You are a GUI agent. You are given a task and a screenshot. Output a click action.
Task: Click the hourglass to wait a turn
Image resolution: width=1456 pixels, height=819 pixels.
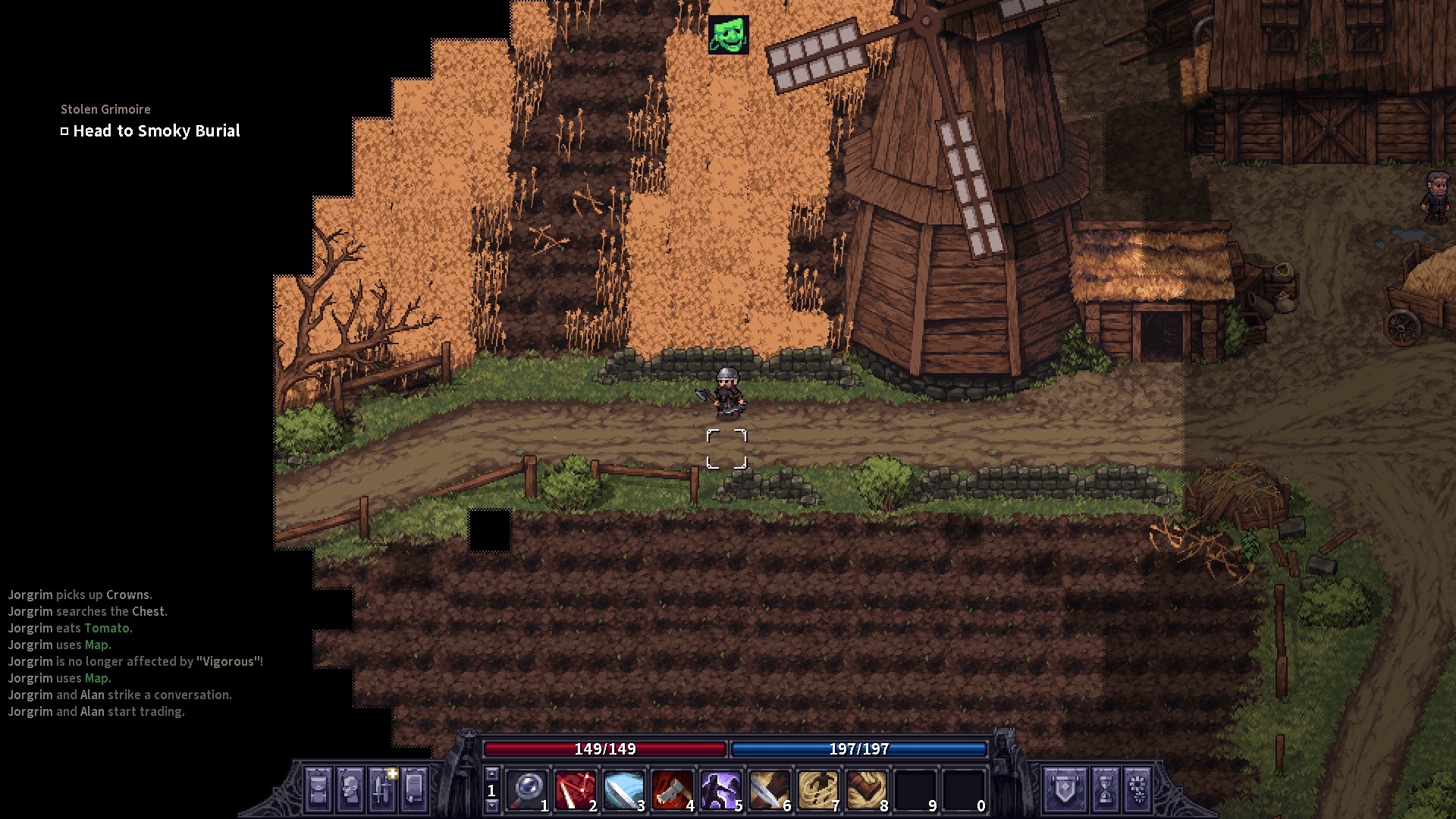point(1105,790)
